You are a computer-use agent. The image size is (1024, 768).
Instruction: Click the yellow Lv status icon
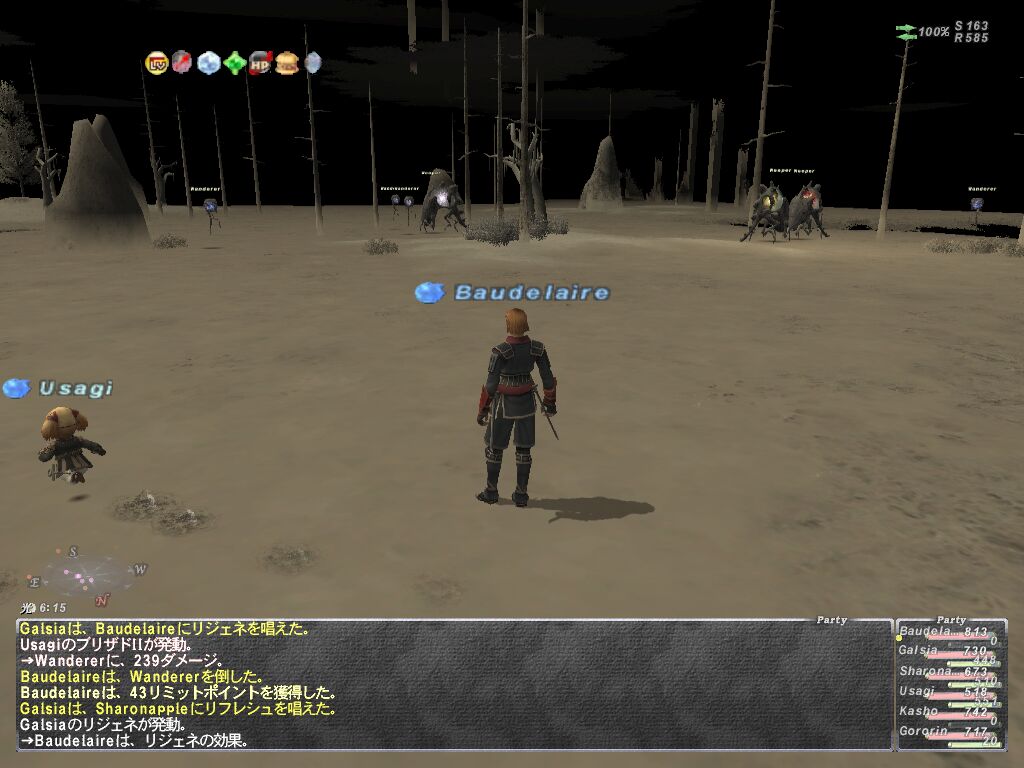pyautogui.click(x=156, y=63)
